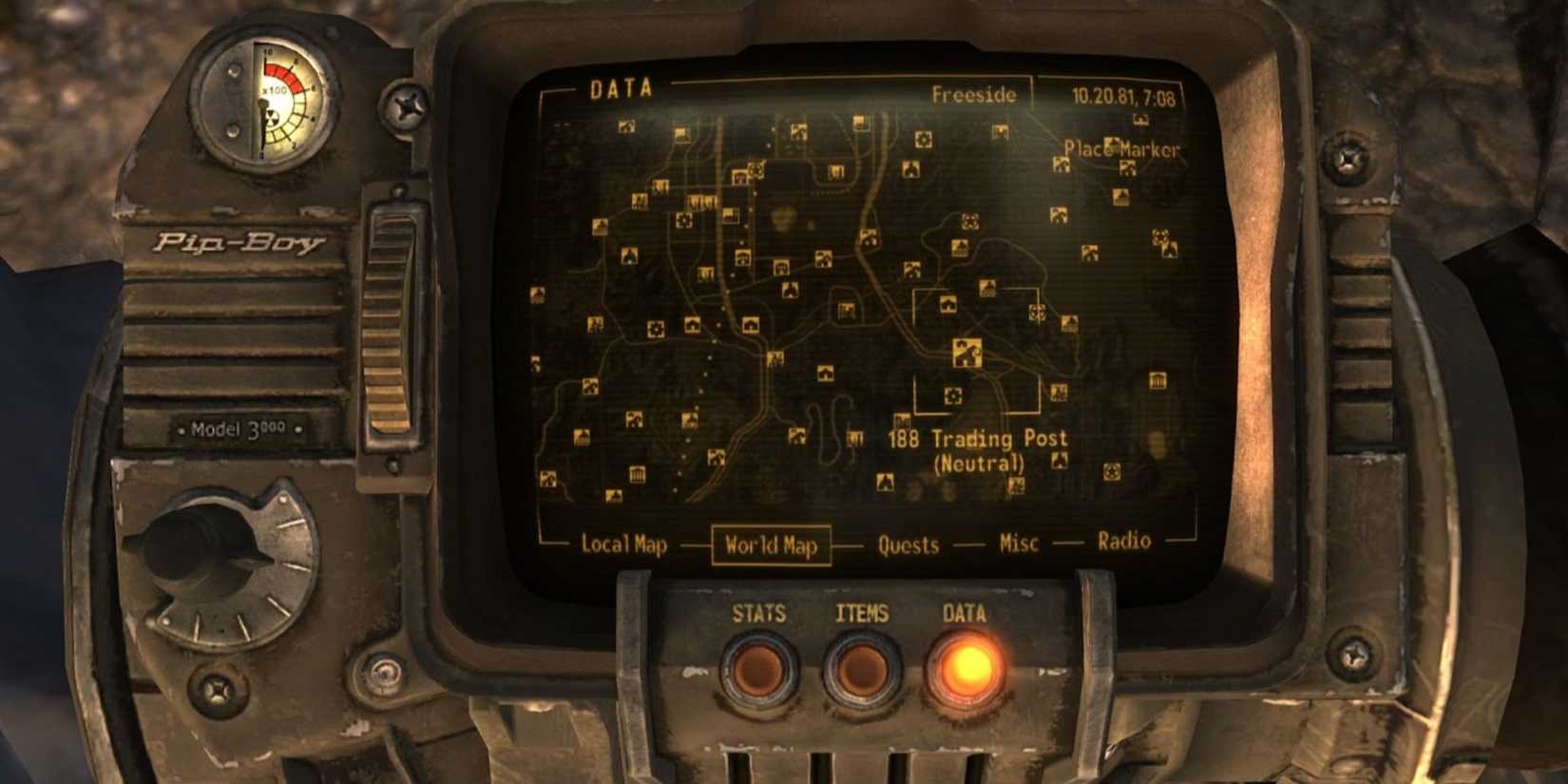Image resolution: width=1568 pixels, height=784 pixels.
Task: Toggle Place Marker on the world map
Action: (1121, 149)
